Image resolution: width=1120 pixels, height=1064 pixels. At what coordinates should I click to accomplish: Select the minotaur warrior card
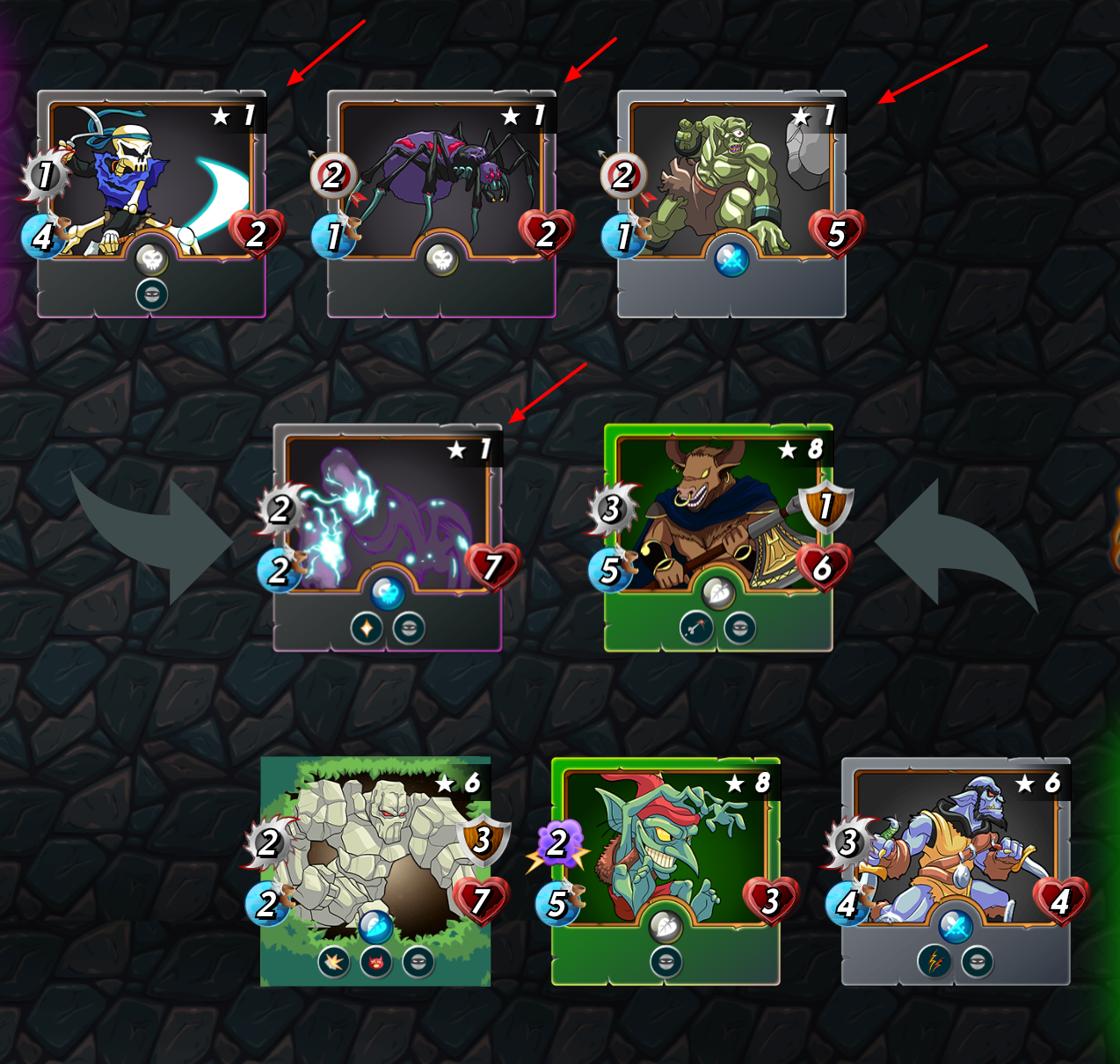[x=718, y=536]
